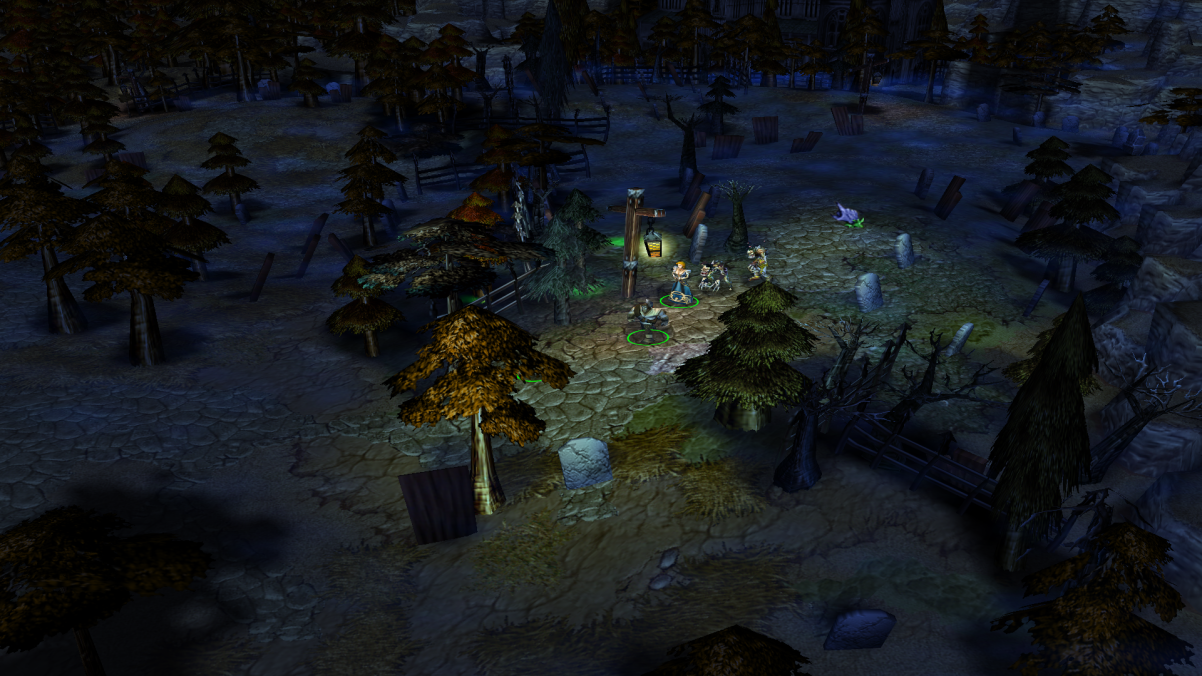
Task: Select the purple creature with green marker
Action: pyautogui.click(x=848, y=213)
